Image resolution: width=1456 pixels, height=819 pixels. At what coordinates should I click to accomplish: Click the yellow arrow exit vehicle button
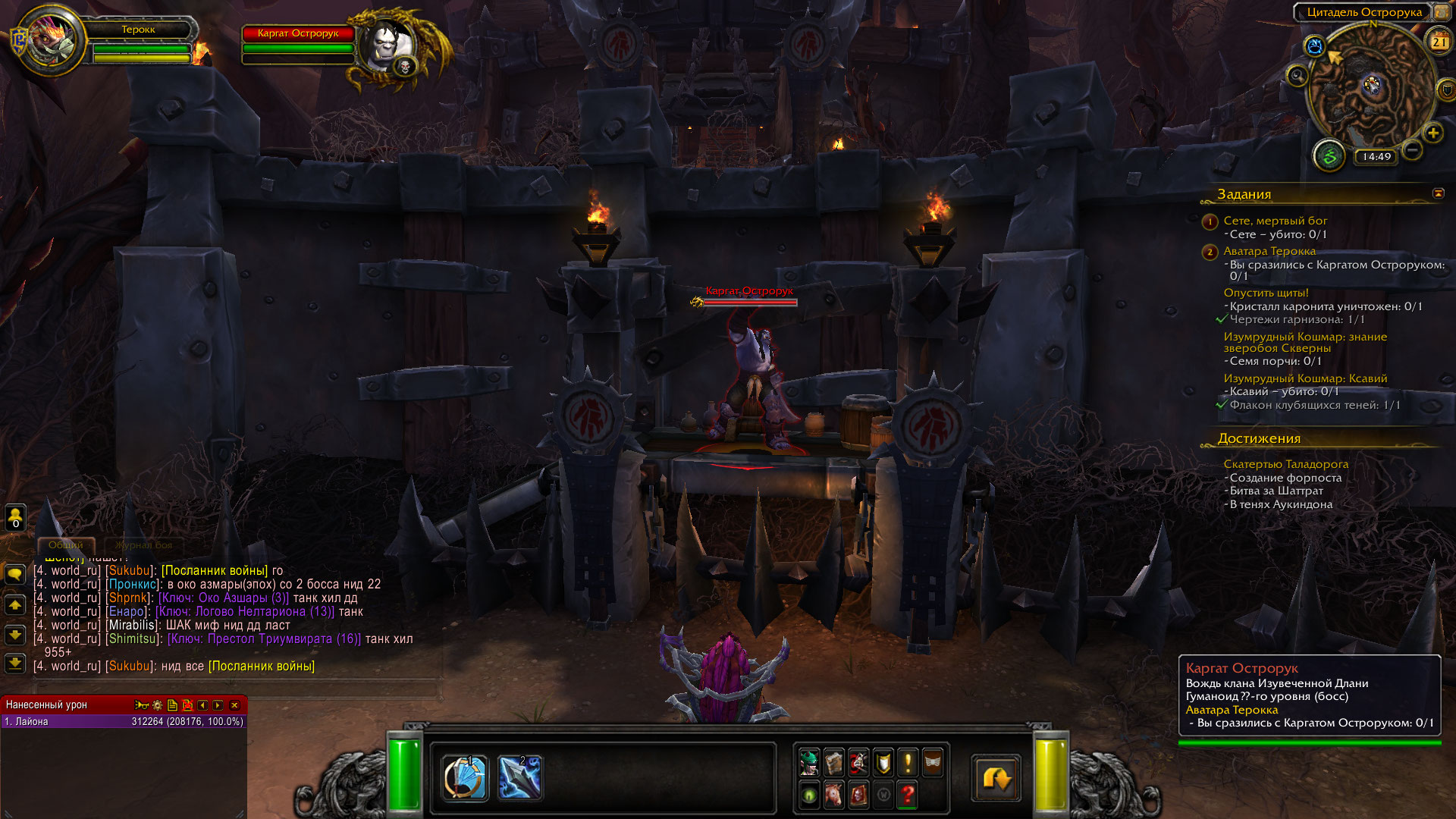pos(996,778)
